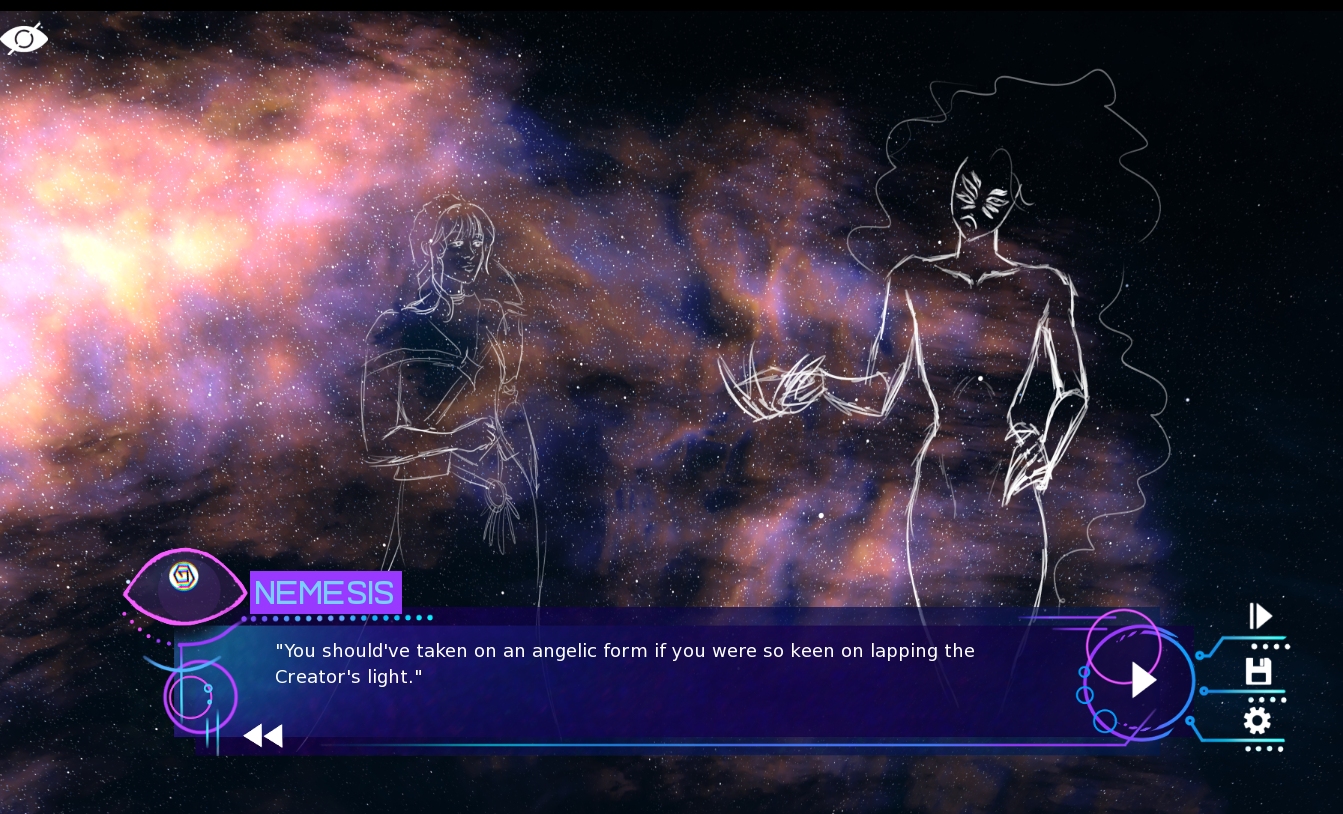Hide the interface with the eye icon
The height and width of the screenshot is (814, 1343).
click(x=24, y=39)
